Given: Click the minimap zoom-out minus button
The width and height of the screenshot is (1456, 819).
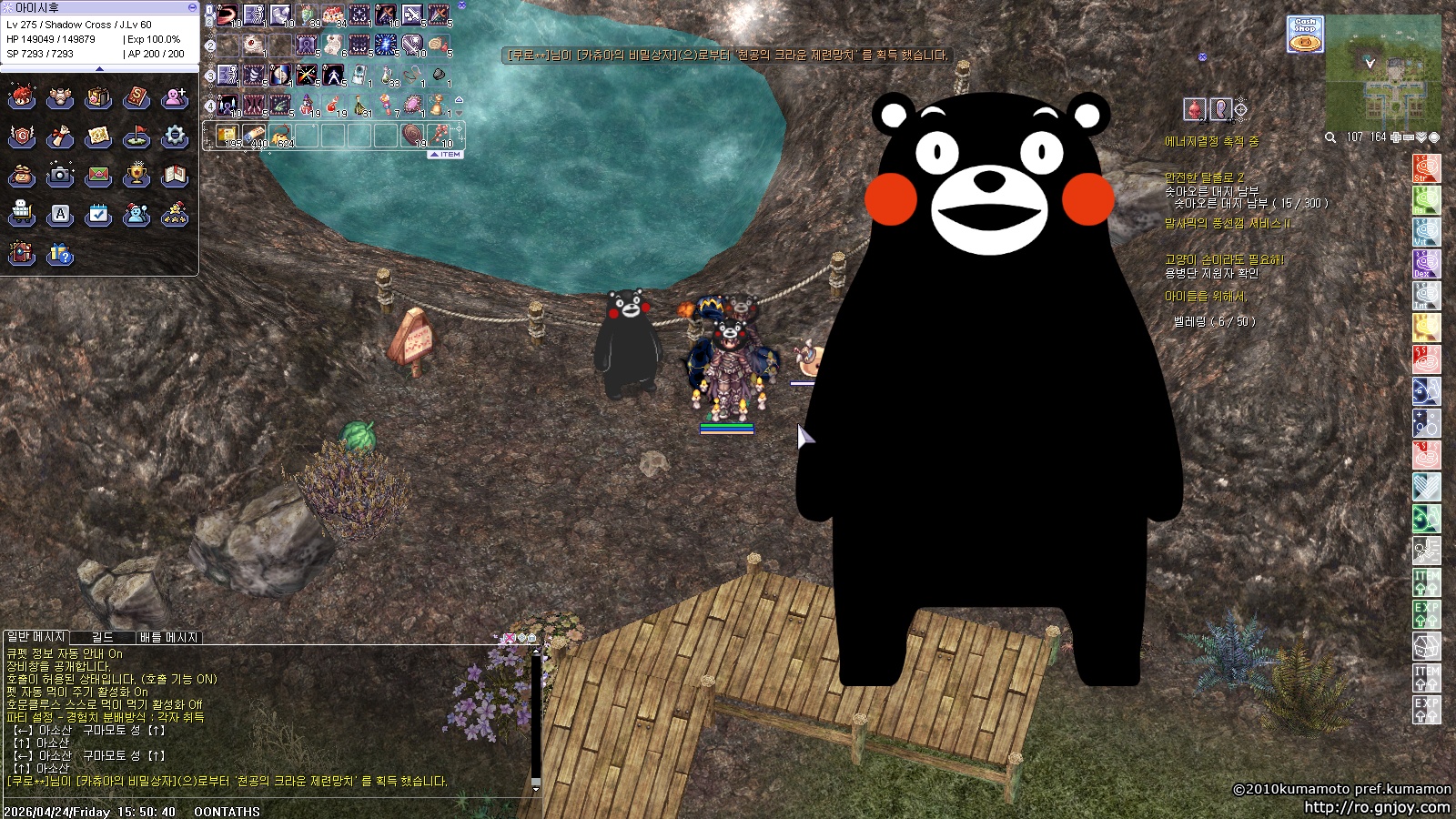Looking at the screenshot, I should (1409, 137).
